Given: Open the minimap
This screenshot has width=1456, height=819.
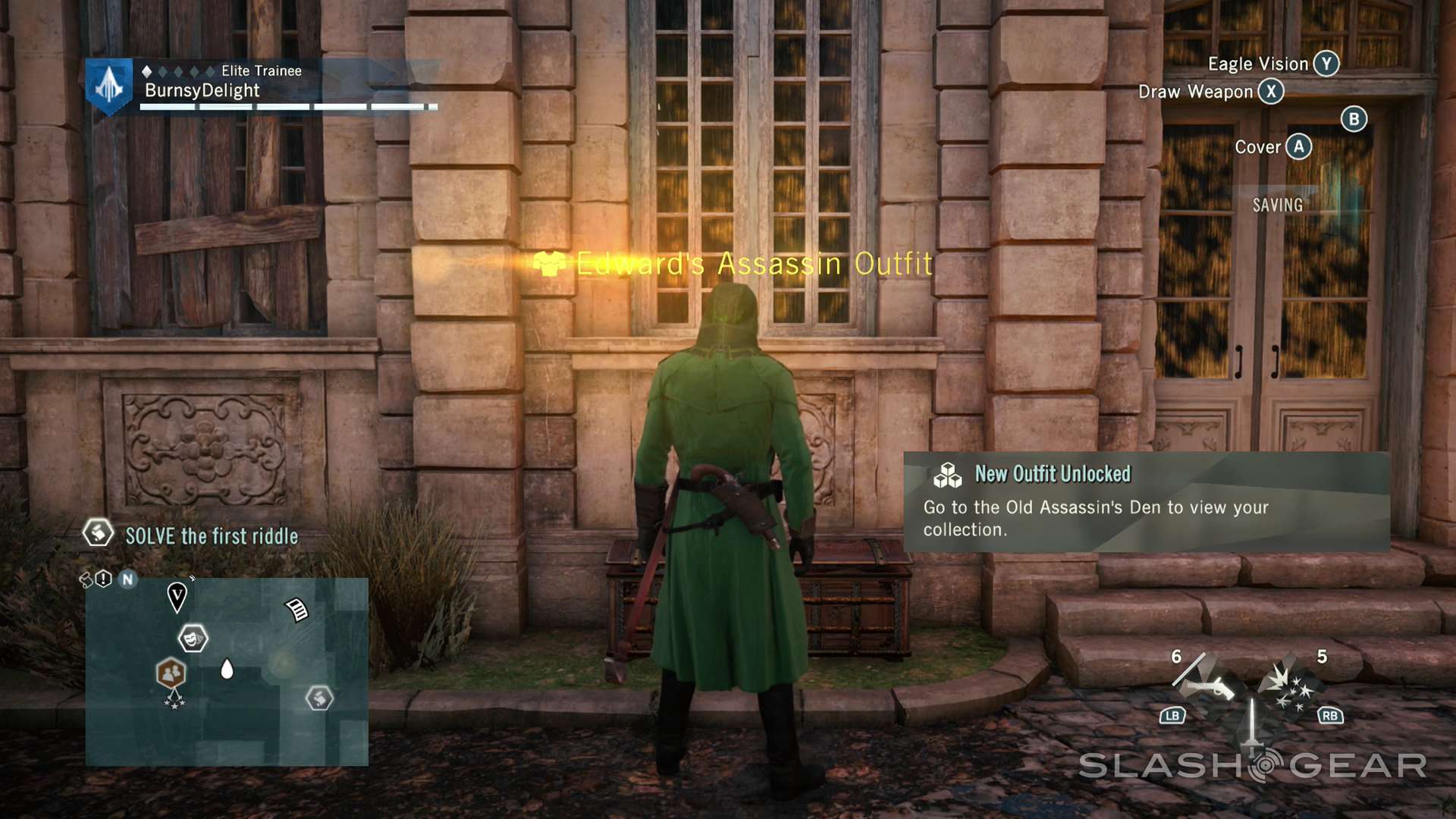Looking at the screenshot, I should point(227,672).
